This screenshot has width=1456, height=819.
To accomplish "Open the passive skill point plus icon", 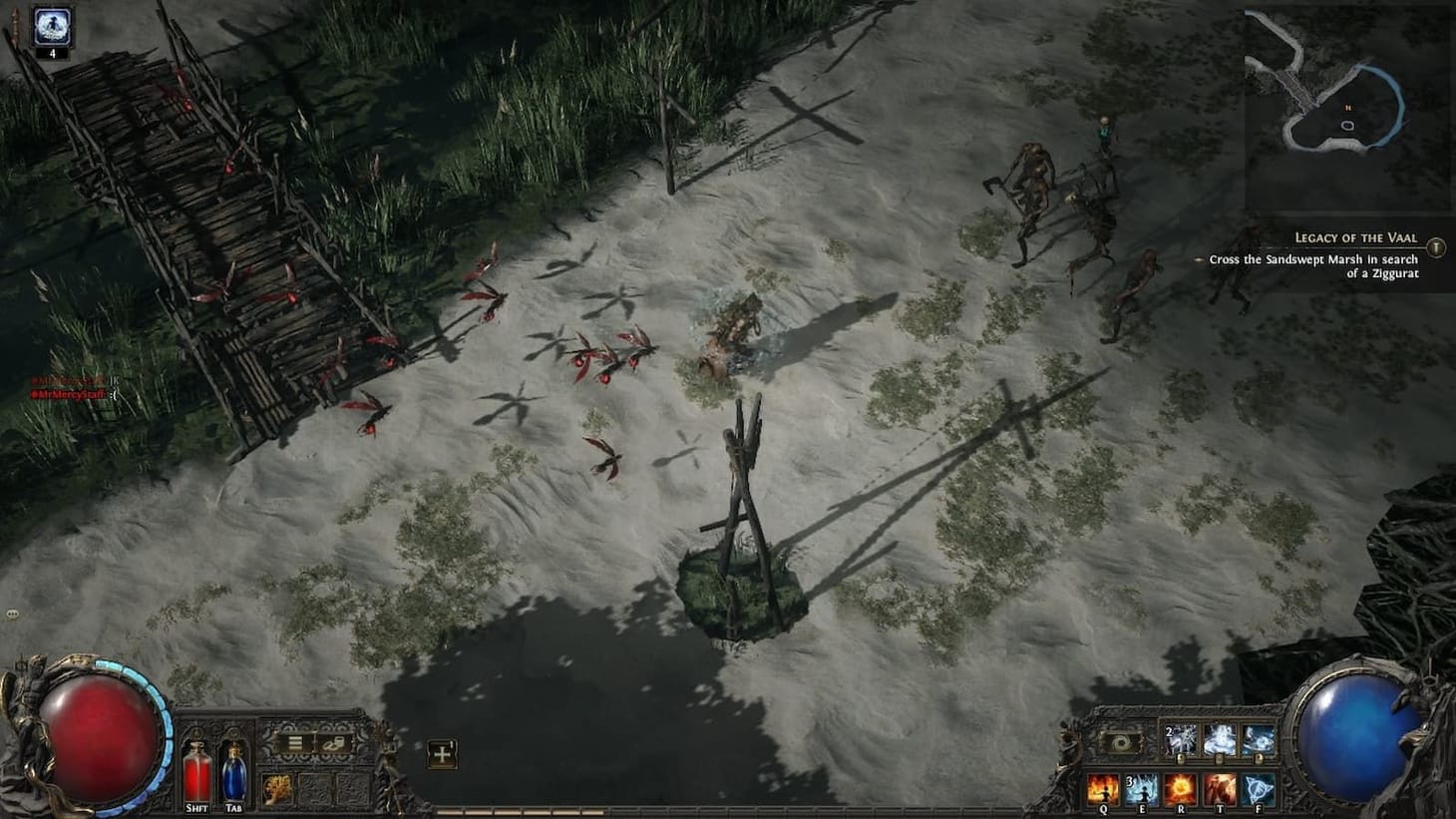I will click(x=442, y=755).
